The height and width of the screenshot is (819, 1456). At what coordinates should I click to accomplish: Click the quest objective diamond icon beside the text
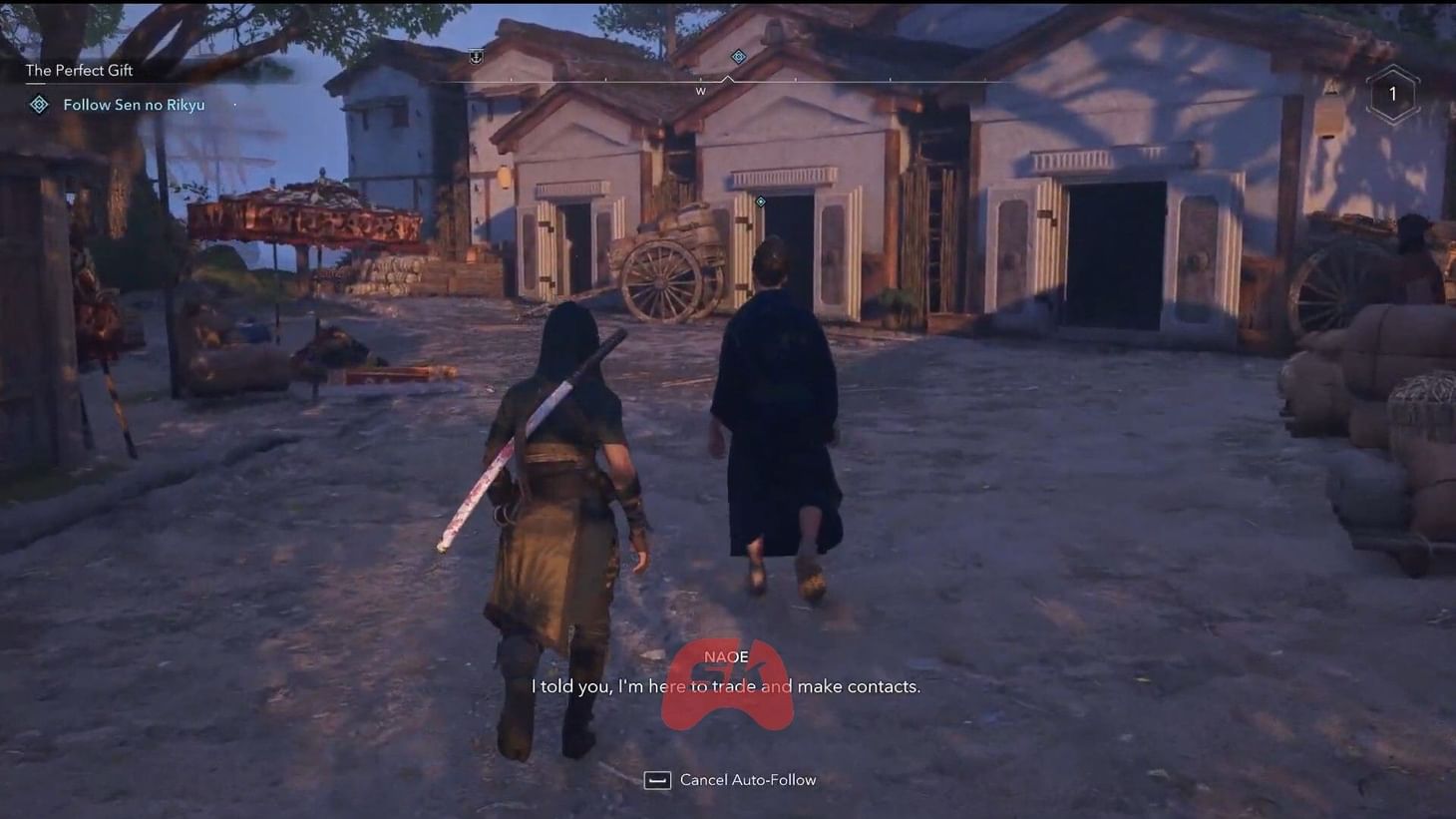click(38, 104)
